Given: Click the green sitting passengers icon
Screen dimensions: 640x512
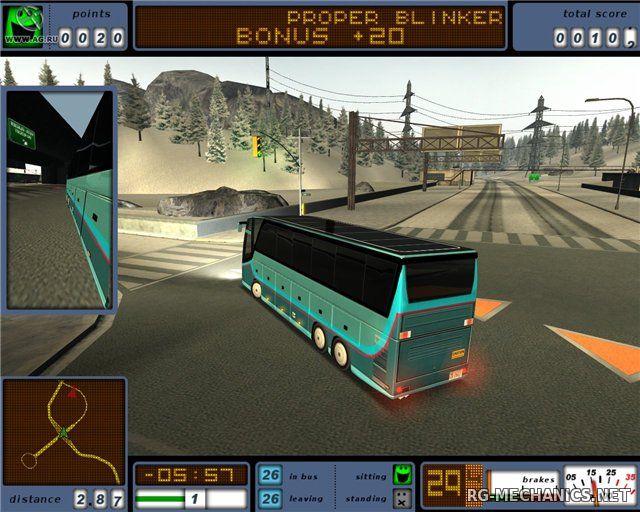Looking at the screenshot, I should (402, 474).
